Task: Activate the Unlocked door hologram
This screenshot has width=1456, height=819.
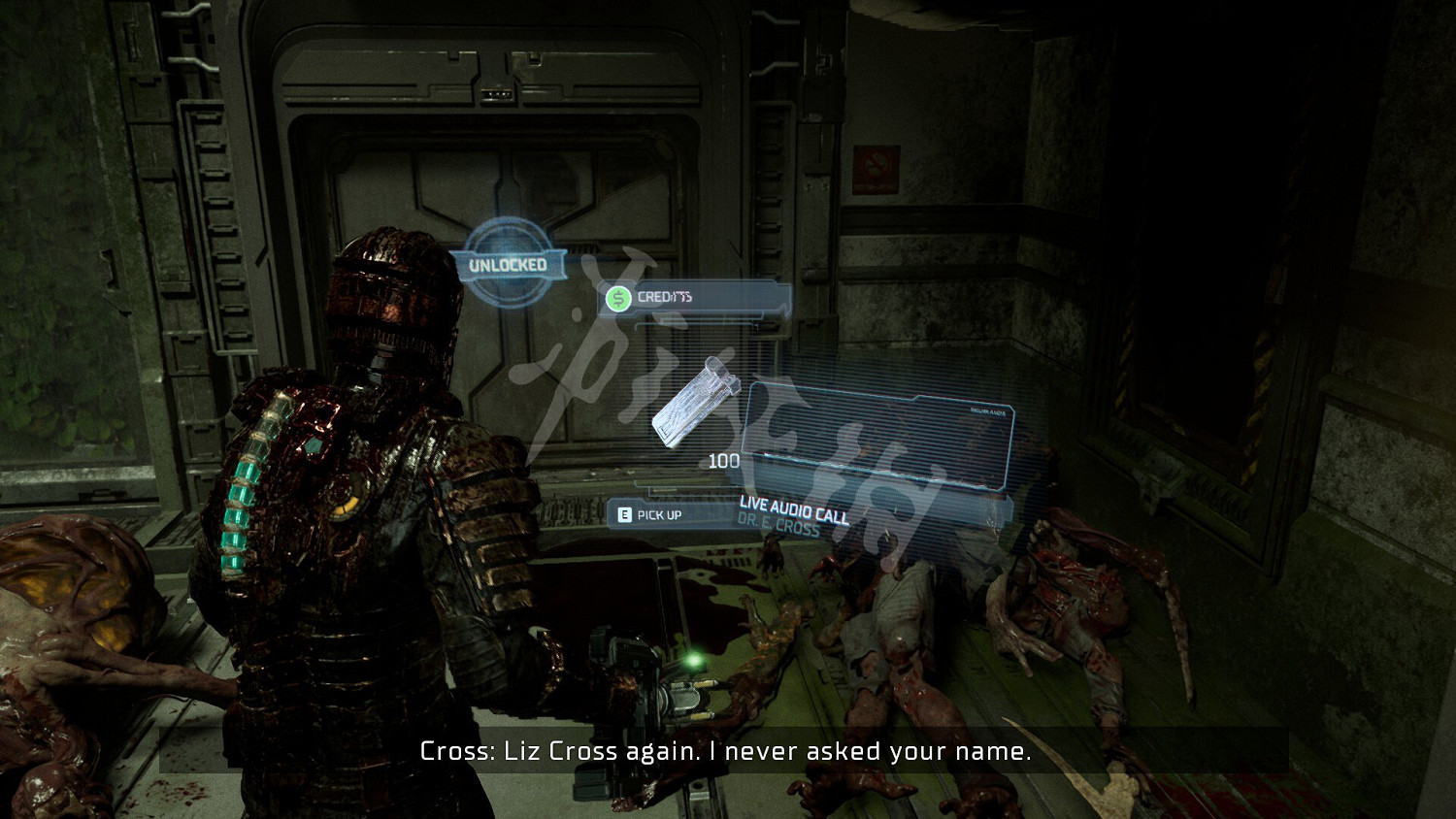Action: click(x=508, y=264)
